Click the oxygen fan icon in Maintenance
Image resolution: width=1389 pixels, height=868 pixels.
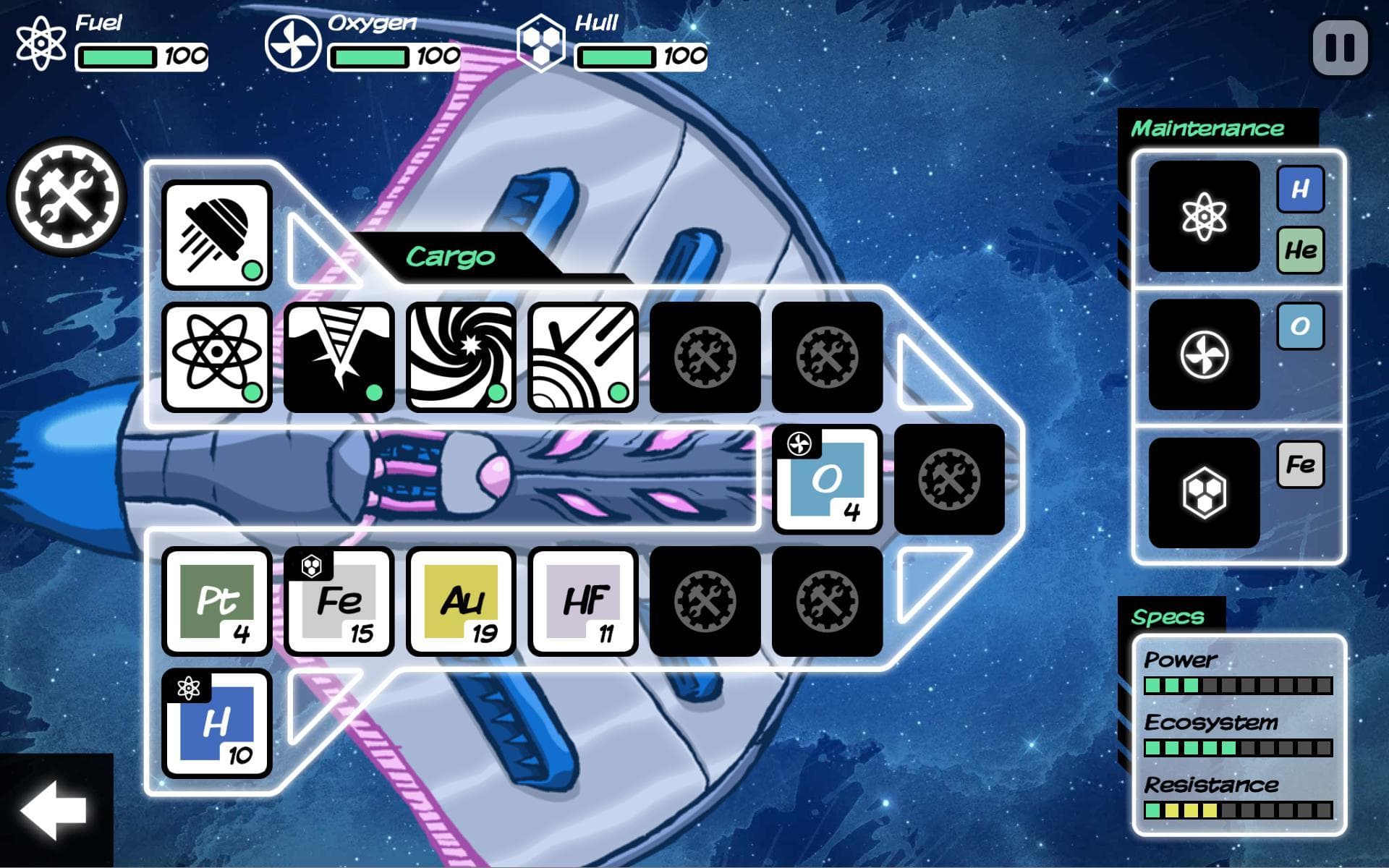1203,354
